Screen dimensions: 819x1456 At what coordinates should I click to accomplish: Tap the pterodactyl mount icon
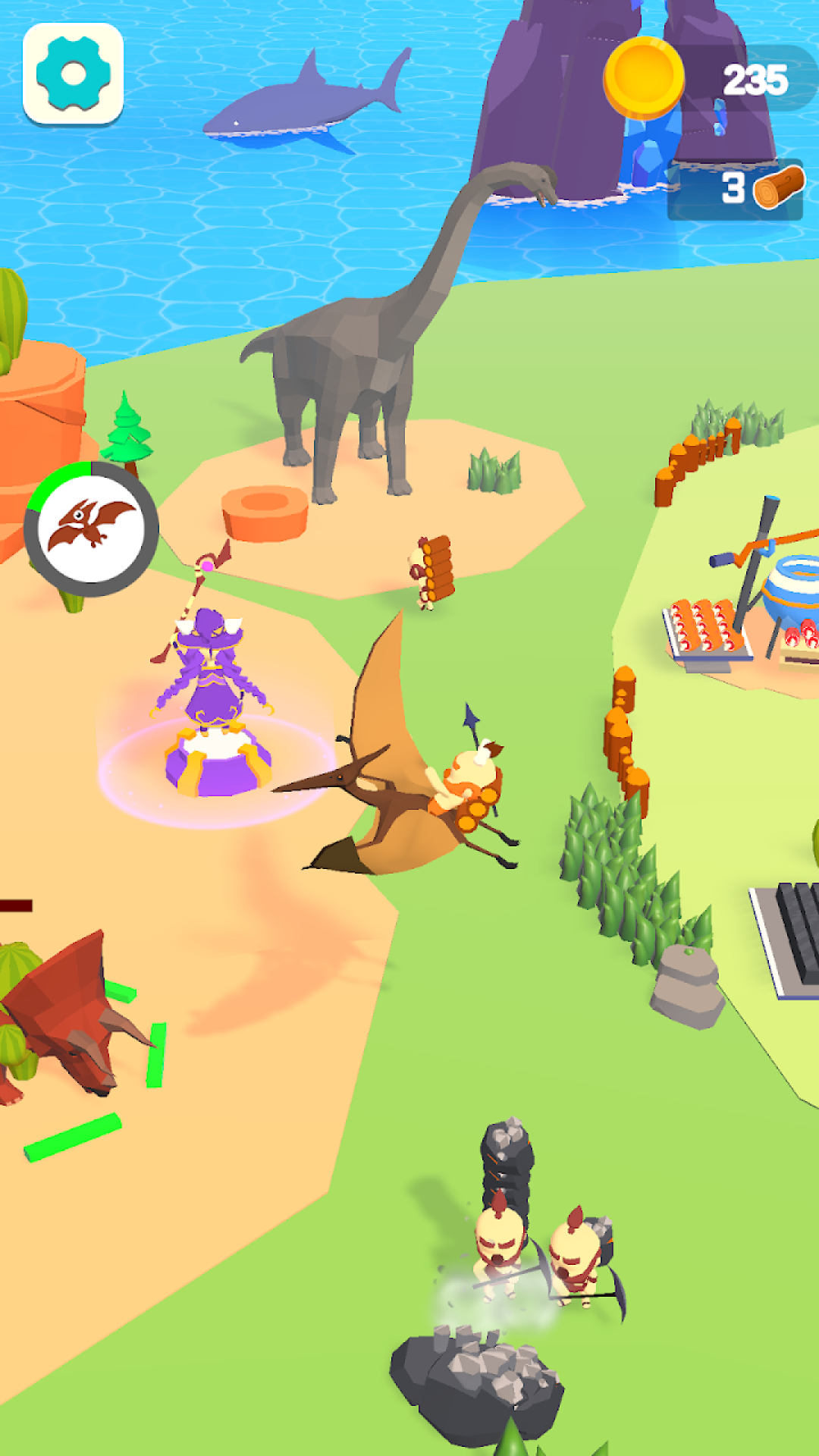[91, 529]
